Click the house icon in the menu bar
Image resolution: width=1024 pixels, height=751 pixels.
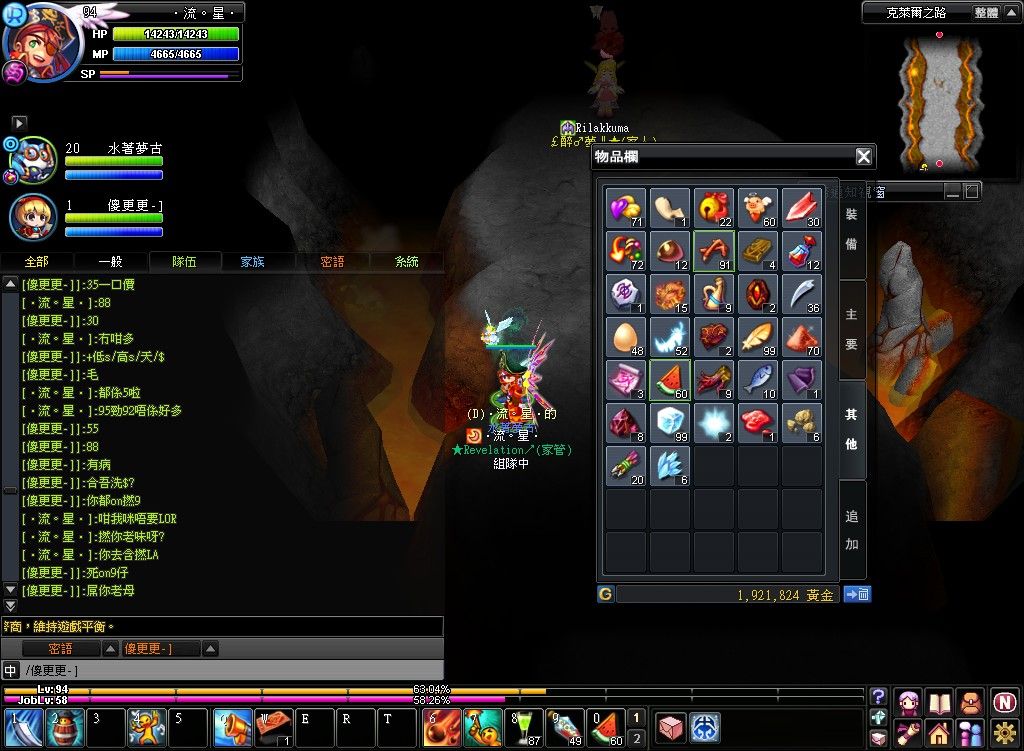click(x=938, y=733)
